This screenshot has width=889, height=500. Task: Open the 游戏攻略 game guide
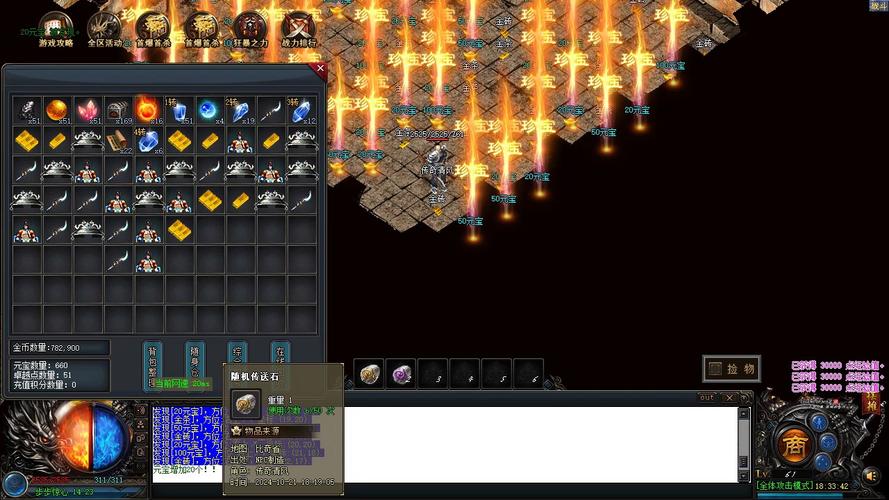coord(55,28)
